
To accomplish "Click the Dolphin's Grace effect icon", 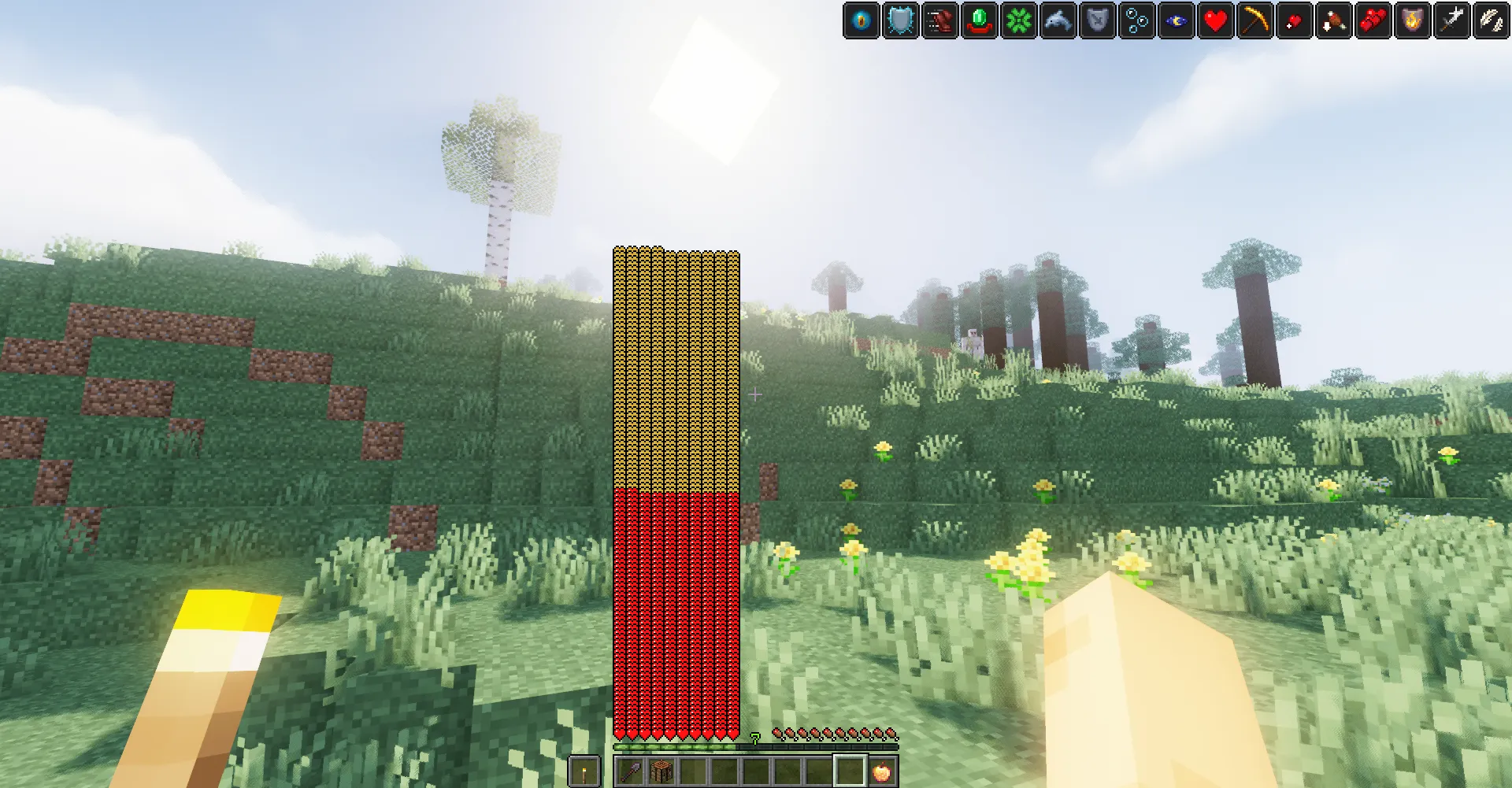I will (1055, 21).
